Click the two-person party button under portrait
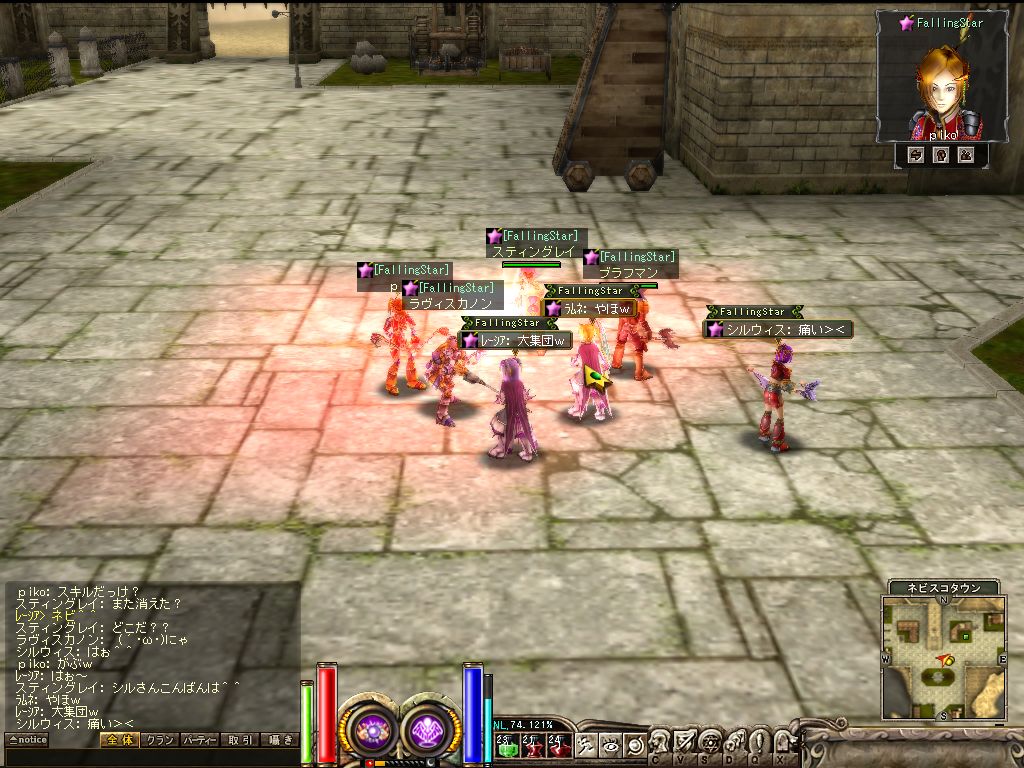Viewport: 1024px width, 768px height. 966,155
